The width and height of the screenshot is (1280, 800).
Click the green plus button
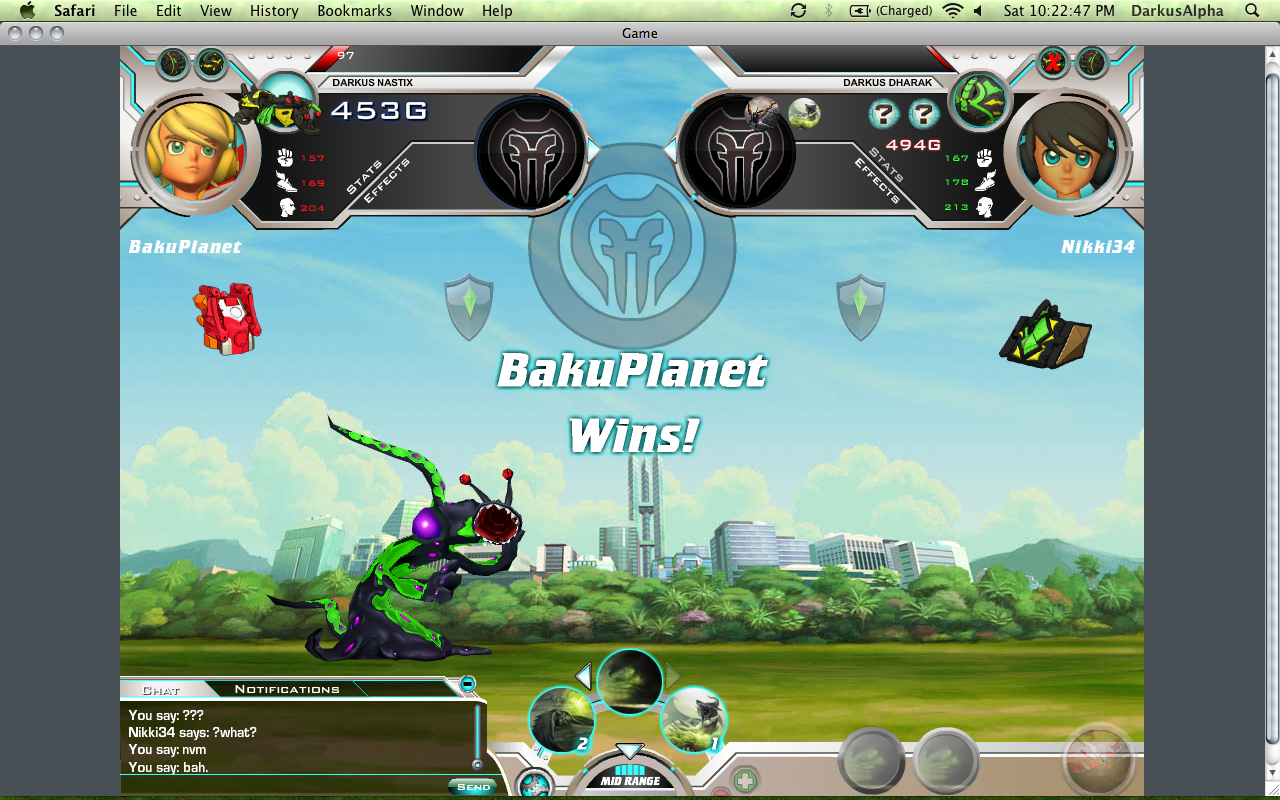click(x=744, y=780)
